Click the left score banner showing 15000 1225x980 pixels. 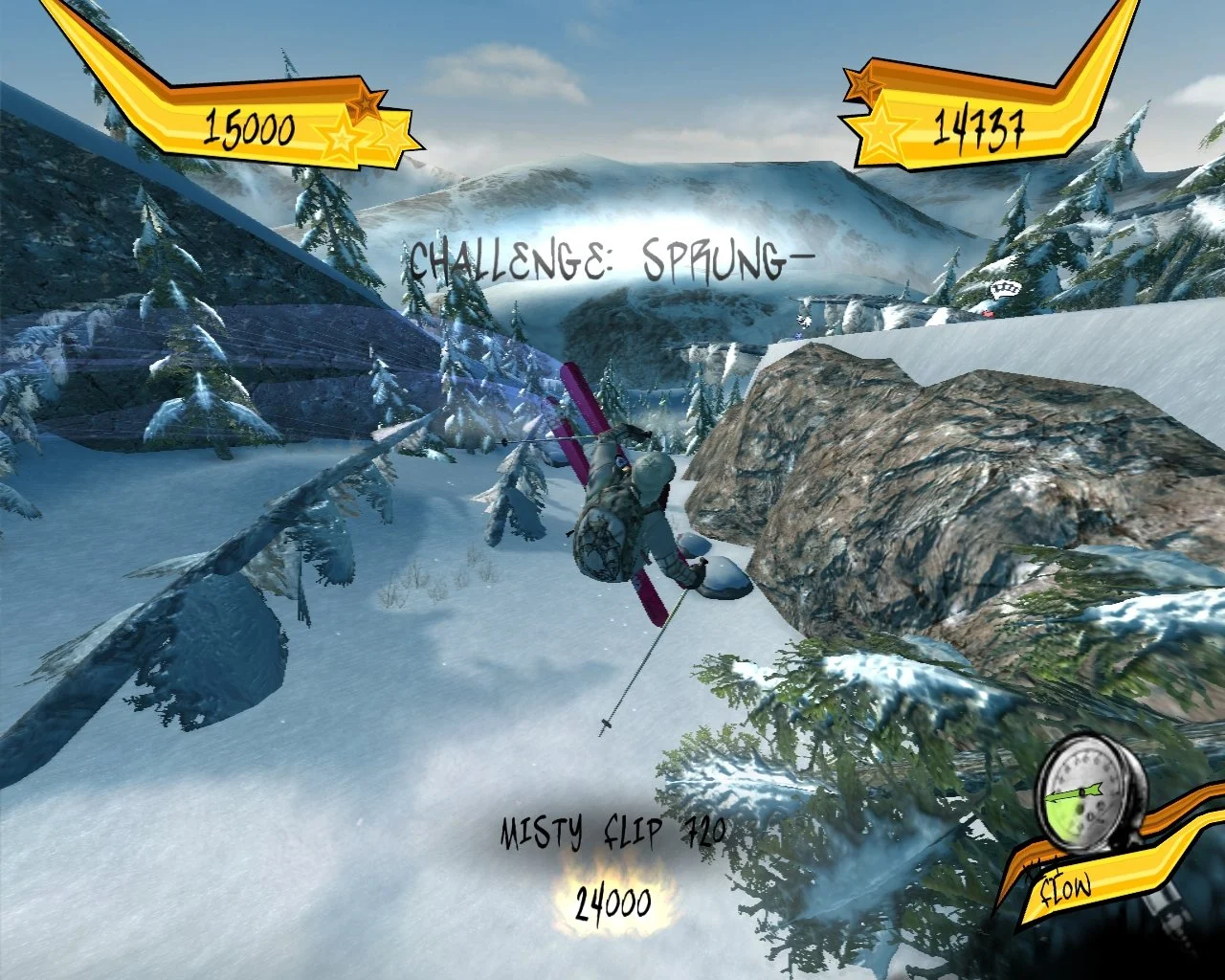(x=251, y=122)
